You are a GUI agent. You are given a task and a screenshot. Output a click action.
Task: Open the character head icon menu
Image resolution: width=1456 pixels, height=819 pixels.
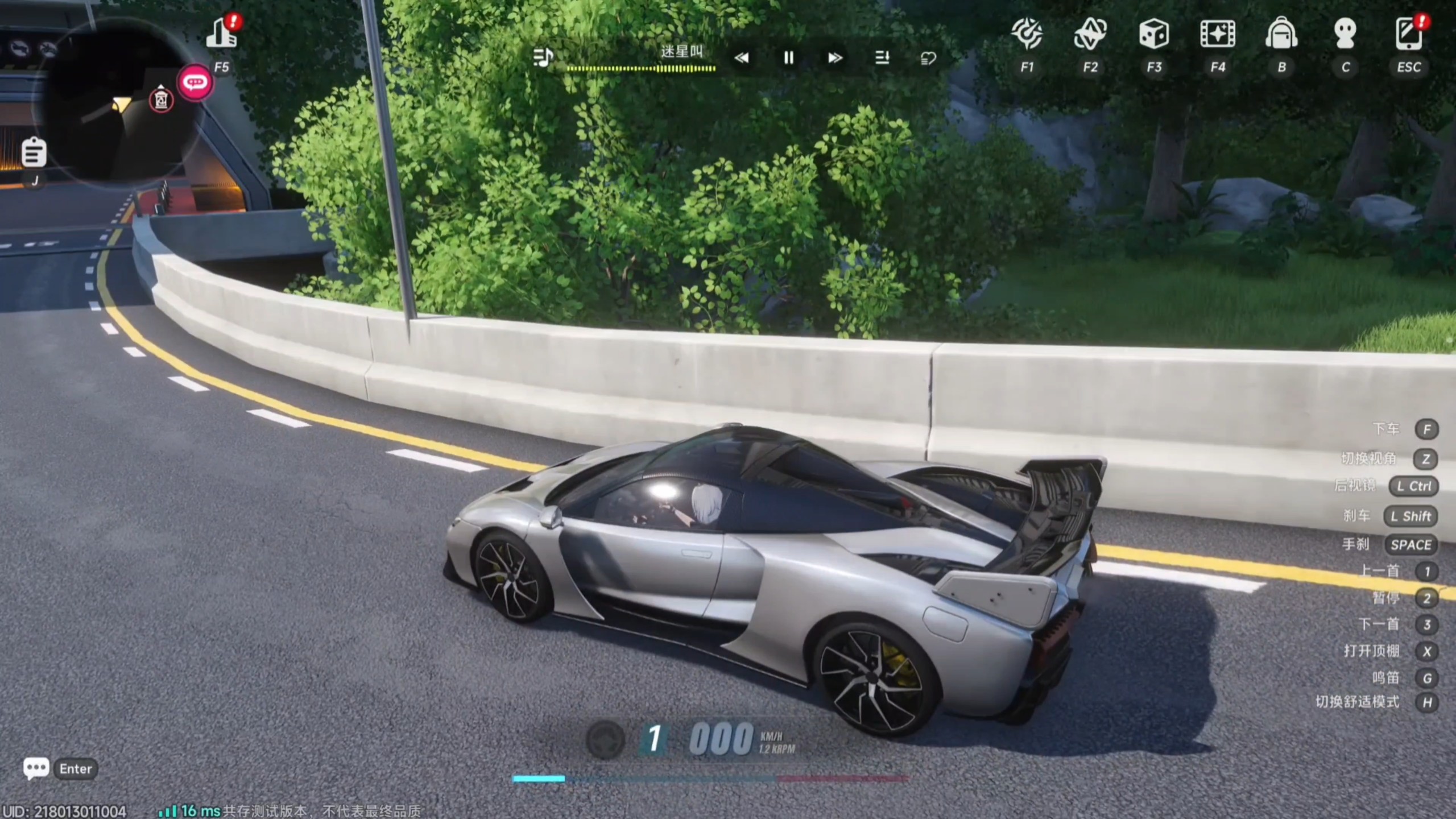pos(1345,34)
